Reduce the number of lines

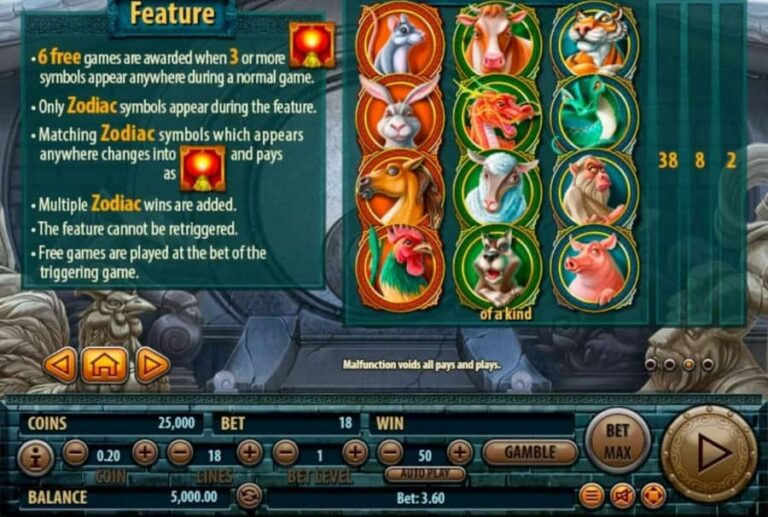[x=180, y=453]
